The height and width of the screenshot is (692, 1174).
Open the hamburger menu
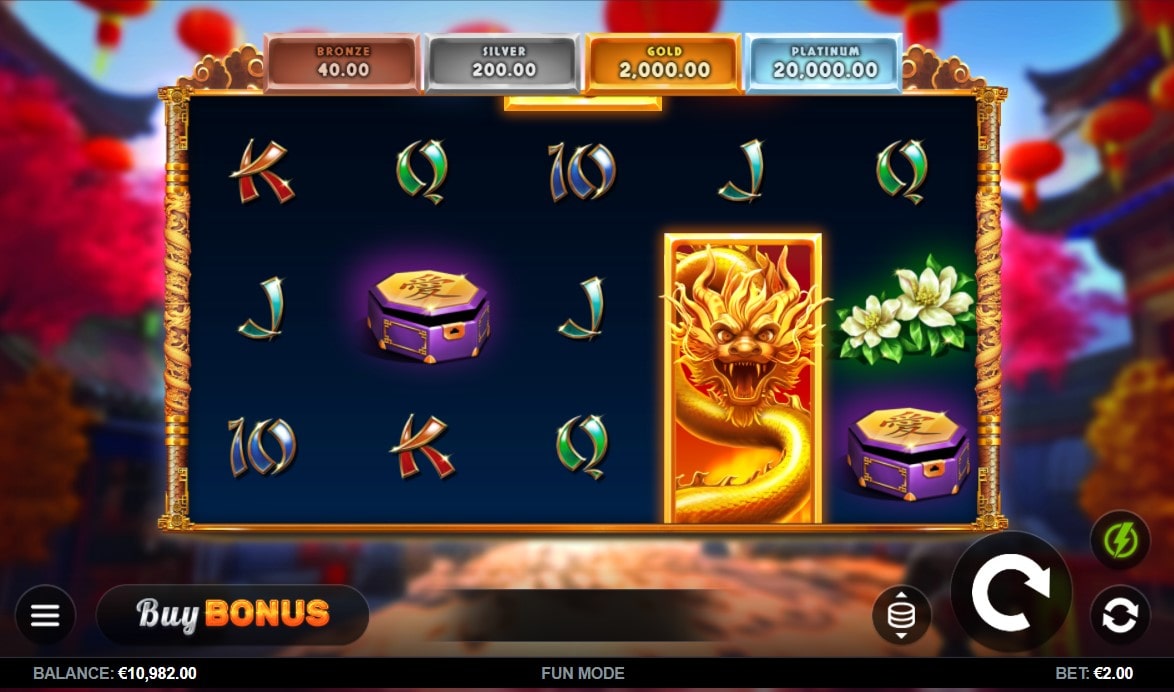45,614
